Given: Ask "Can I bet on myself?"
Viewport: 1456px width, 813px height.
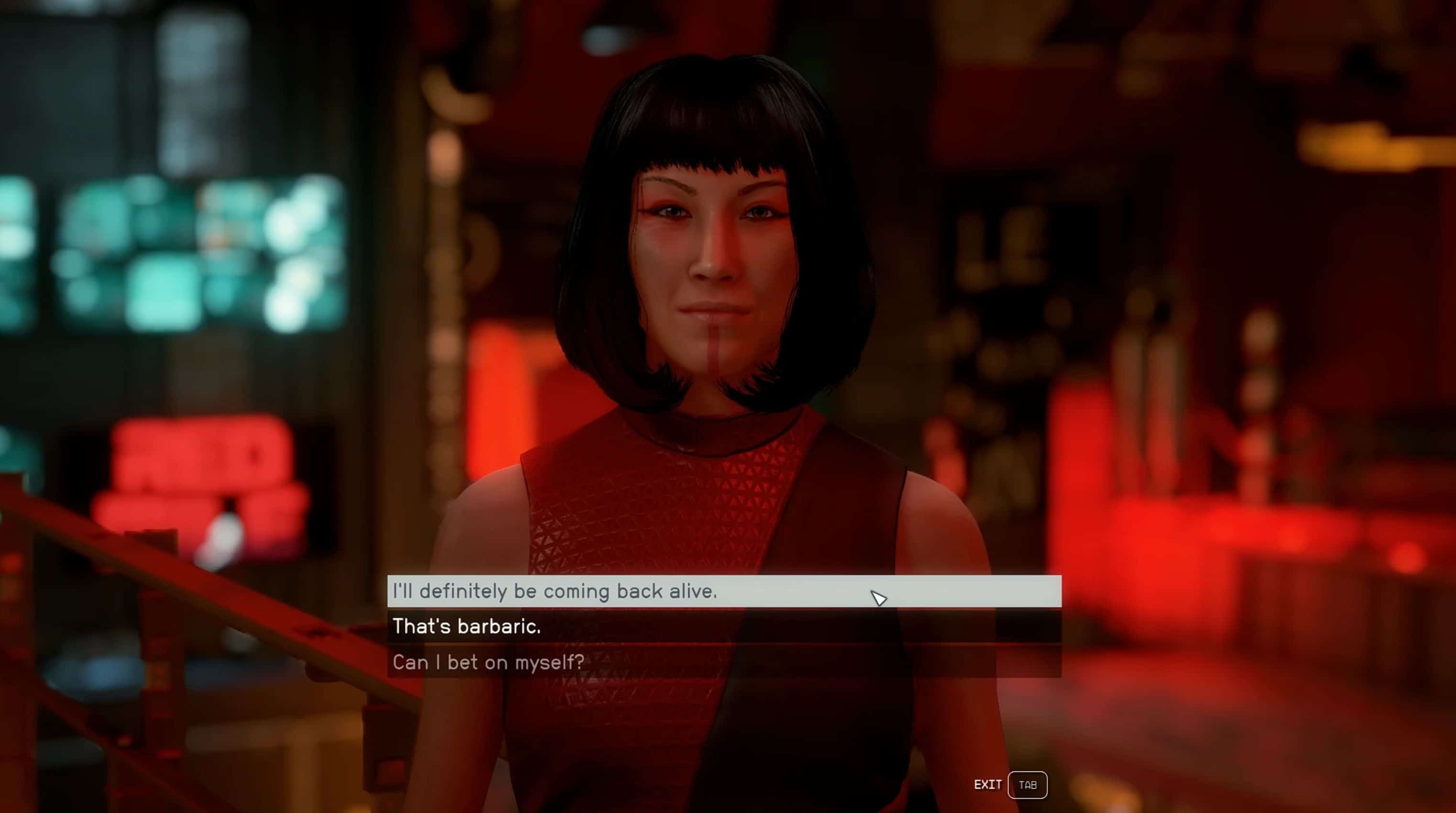Looking at the screenshot, I should point(723,661).
